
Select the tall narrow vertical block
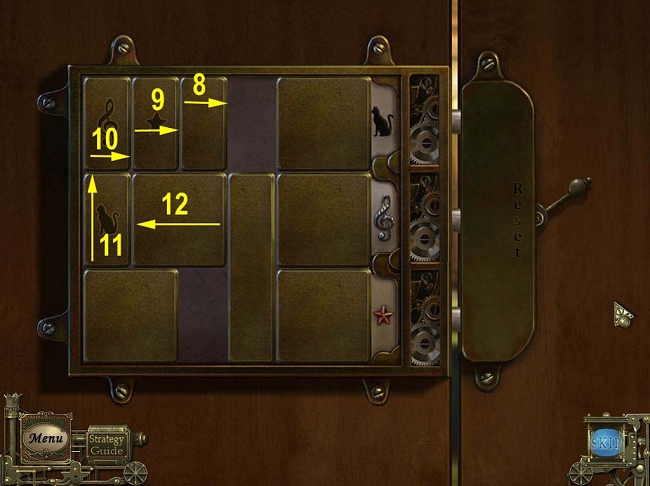pyautogui.click(x=251, y=266)
